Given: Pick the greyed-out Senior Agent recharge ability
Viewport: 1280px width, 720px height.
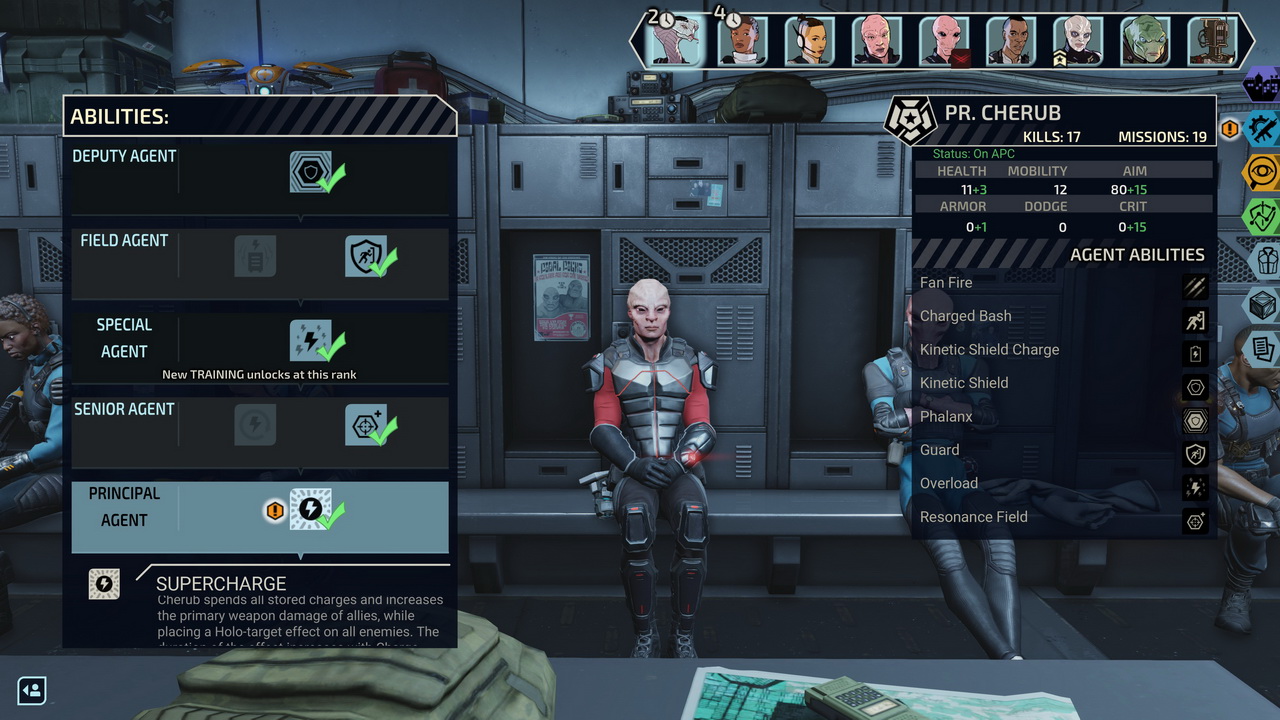Looking at the screenshot, I should tap(255, 425).
